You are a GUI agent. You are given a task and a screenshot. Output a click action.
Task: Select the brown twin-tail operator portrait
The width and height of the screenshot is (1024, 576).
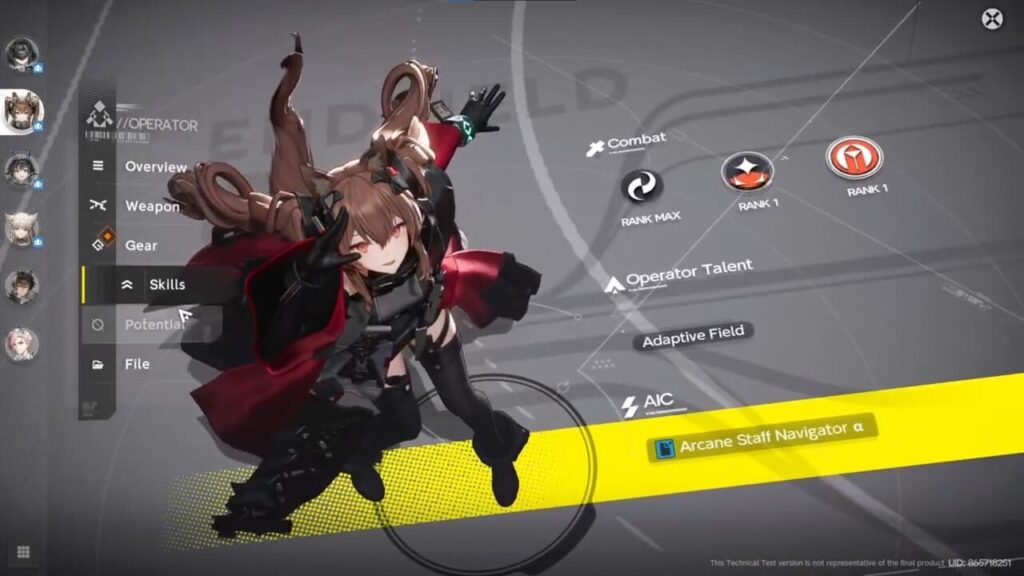[21, 112]
